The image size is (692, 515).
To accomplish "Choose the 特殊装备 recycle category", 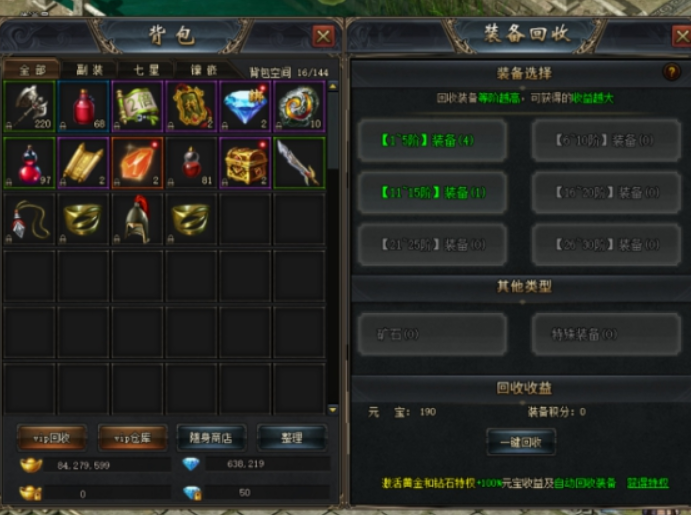I will click(606, 334).
